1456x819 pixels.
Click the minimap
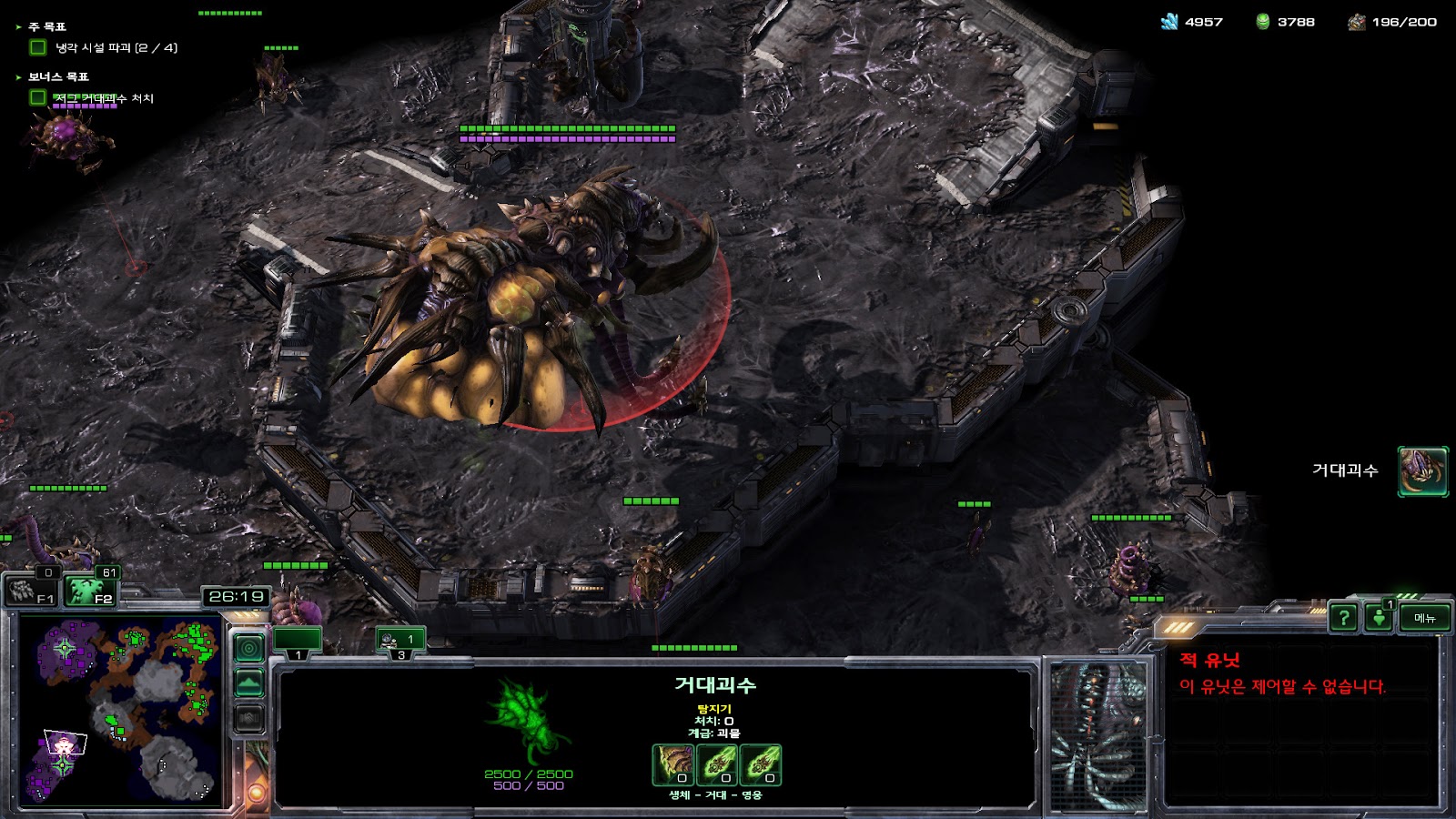tap(120, 711)
